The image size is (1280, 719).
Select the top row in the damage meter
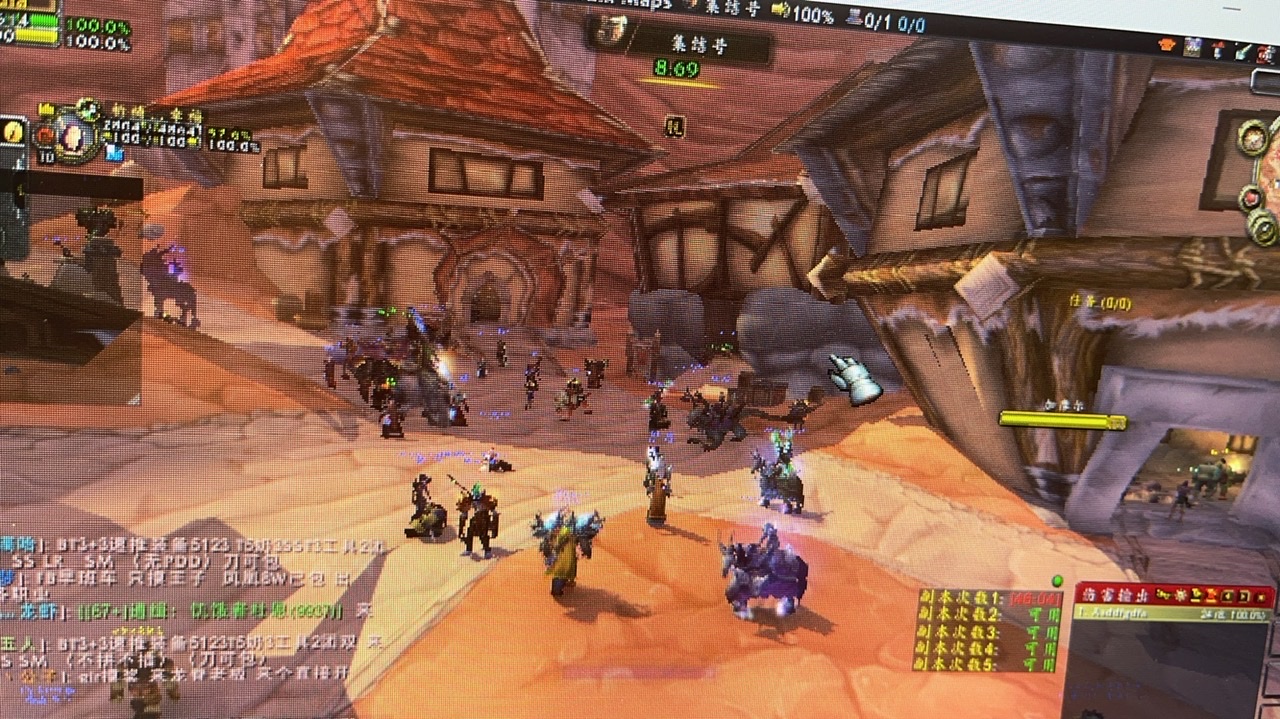coord(1172,613)
